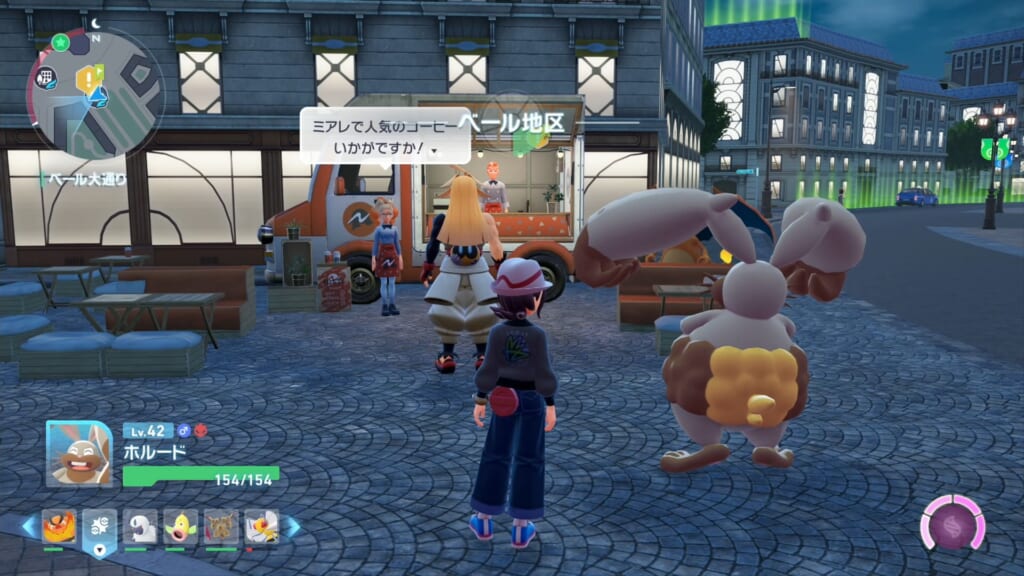Select the Weepinbell party slot
Screen dimensions: 1024x576
[180, 526]
